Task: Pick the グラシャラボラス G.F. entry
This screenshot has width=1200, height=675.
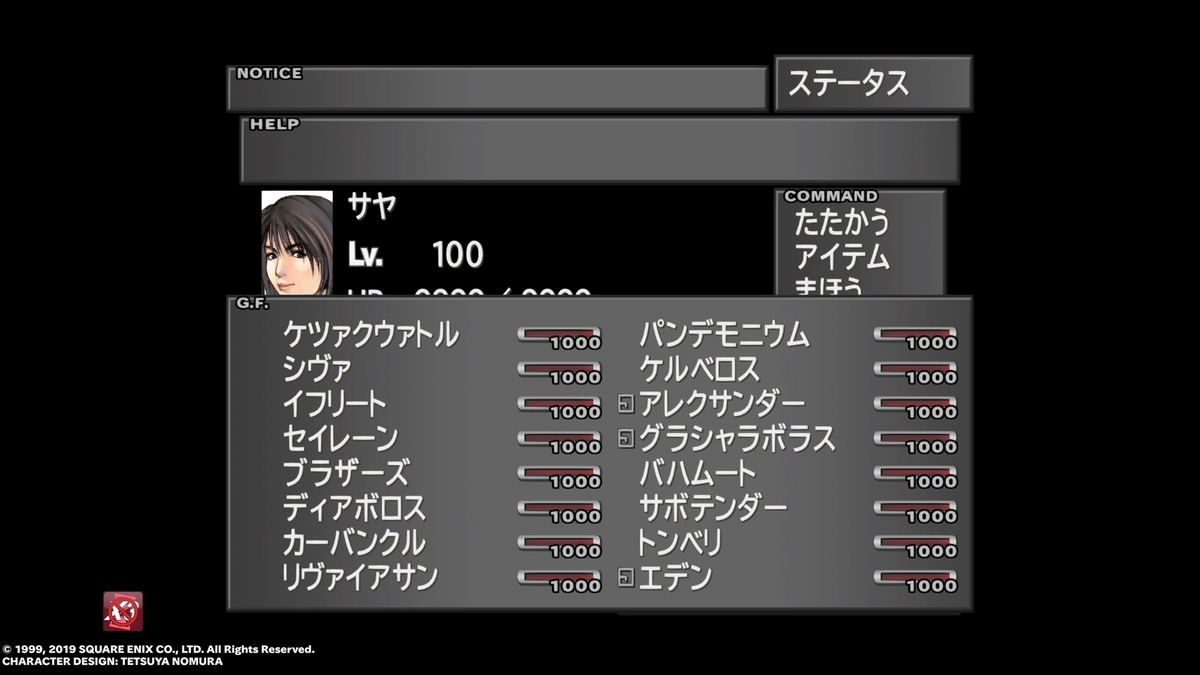Action: point(737,439)
